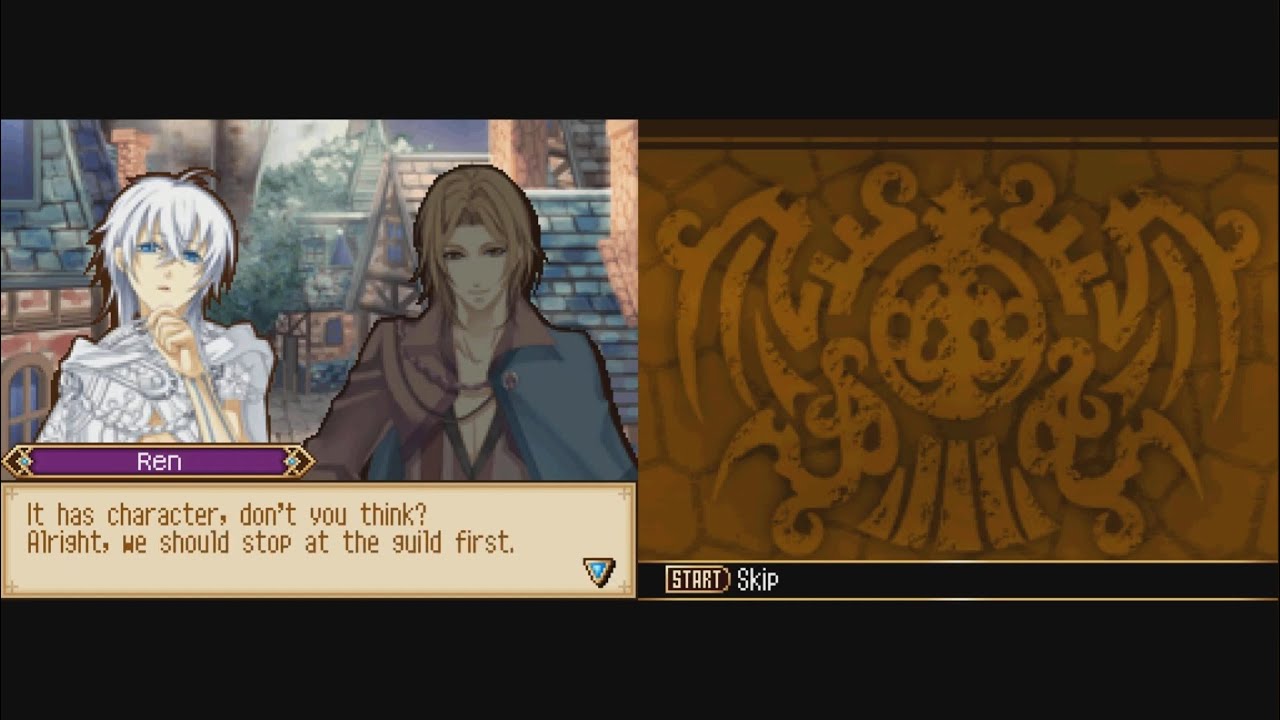This screenshot has width=1280, height=720.
Task: Select the diamond ornament right of Ren's nameplate
Action: 293,461
